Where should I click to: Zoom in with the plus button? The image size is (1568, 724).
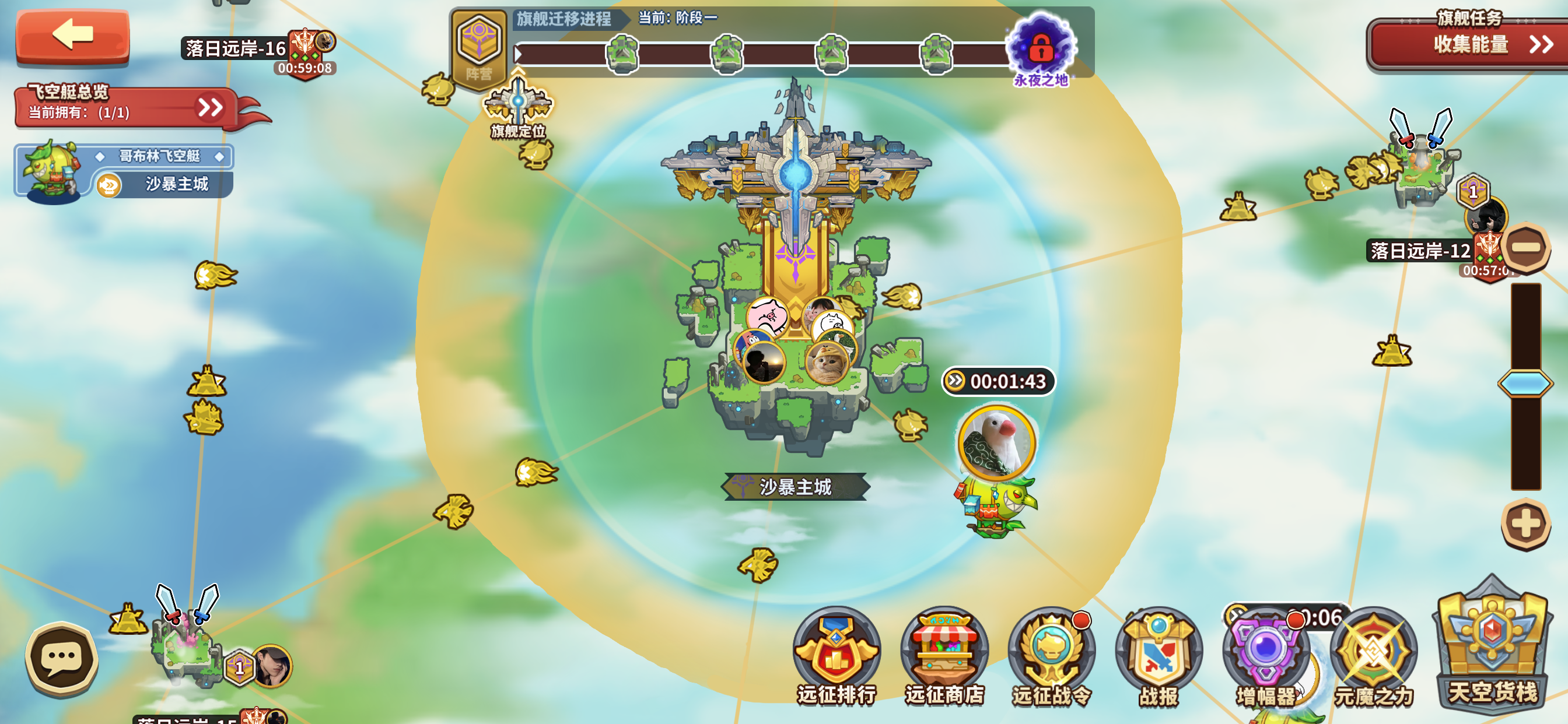[1525, 524]
